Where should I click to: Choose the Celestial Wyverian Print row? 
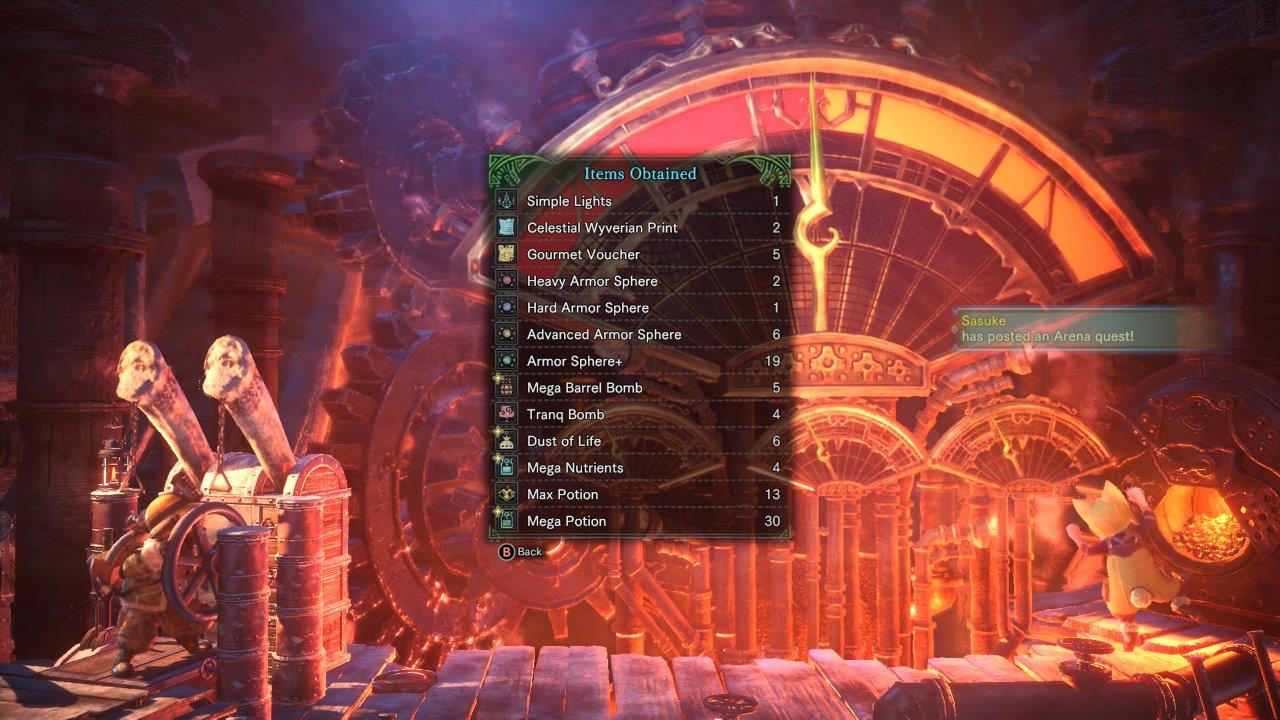(639, 228)
